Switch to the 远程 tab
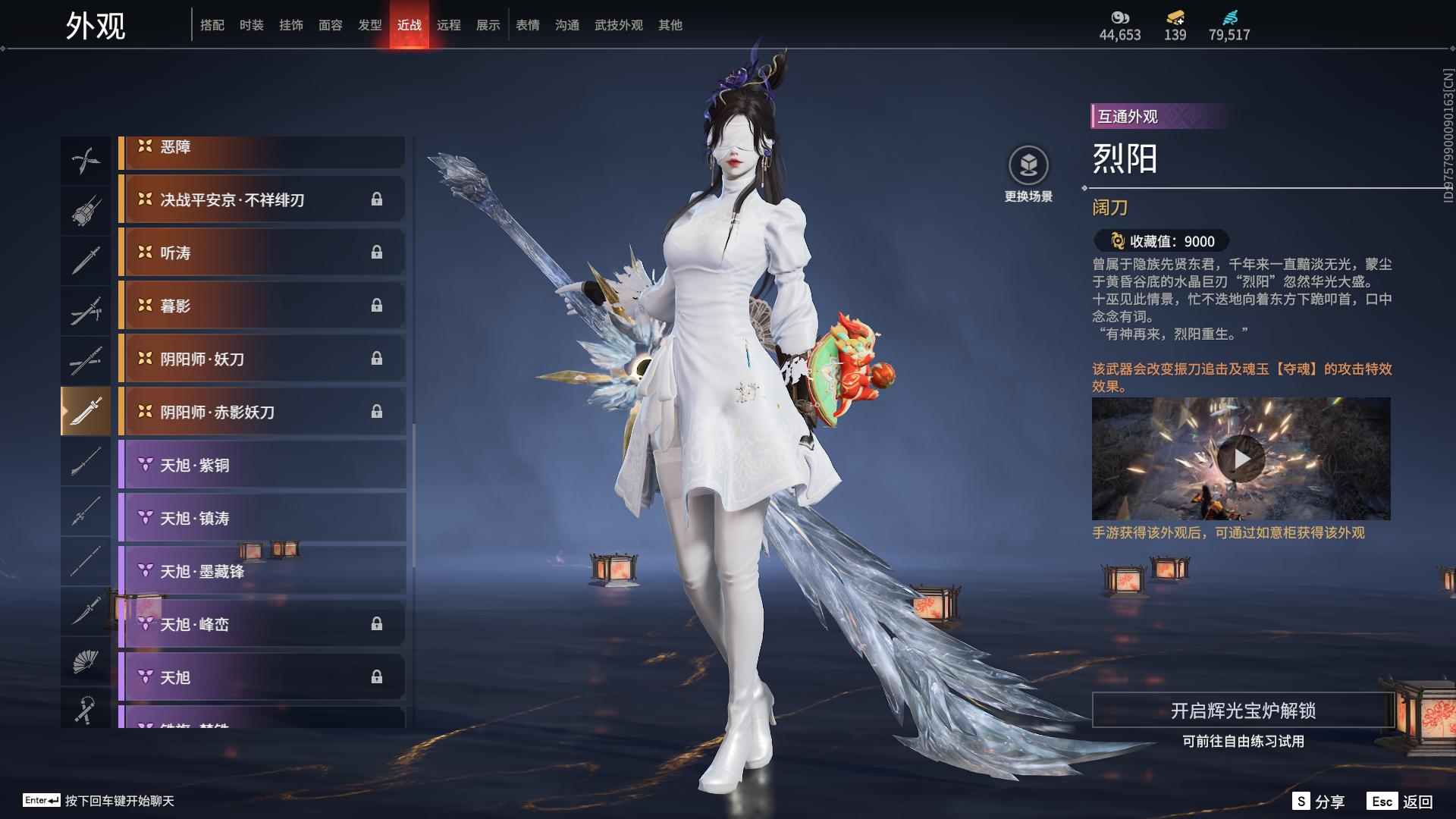 [x=449, y=24]
